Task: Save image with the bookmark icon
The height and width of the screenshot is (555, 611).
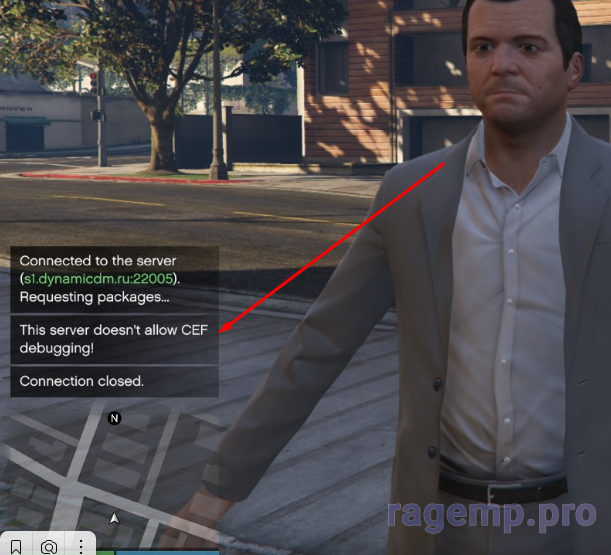Action: (x=17, y=546)
